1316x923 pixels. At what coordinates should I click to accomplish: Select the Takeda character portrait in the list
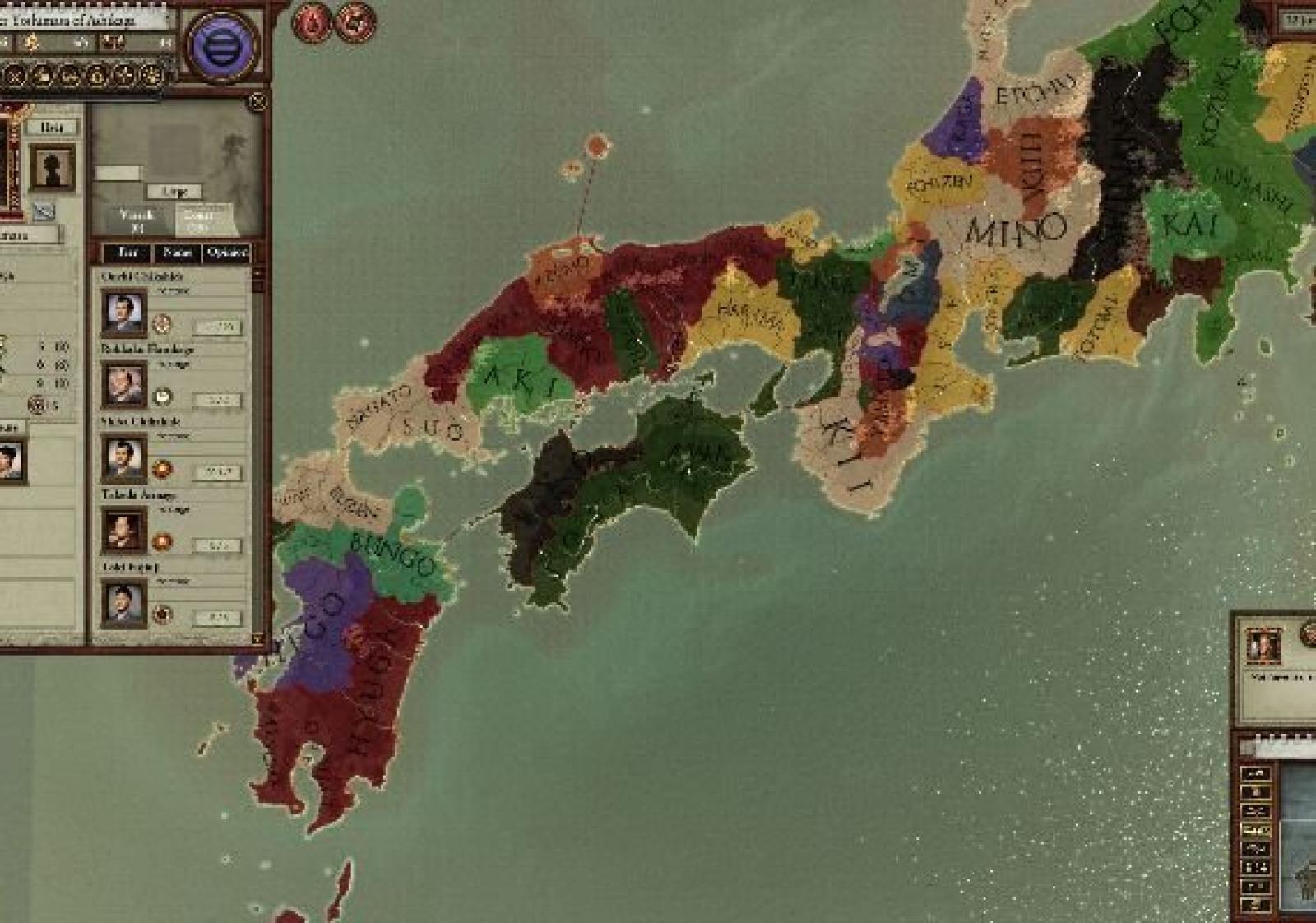124,529
